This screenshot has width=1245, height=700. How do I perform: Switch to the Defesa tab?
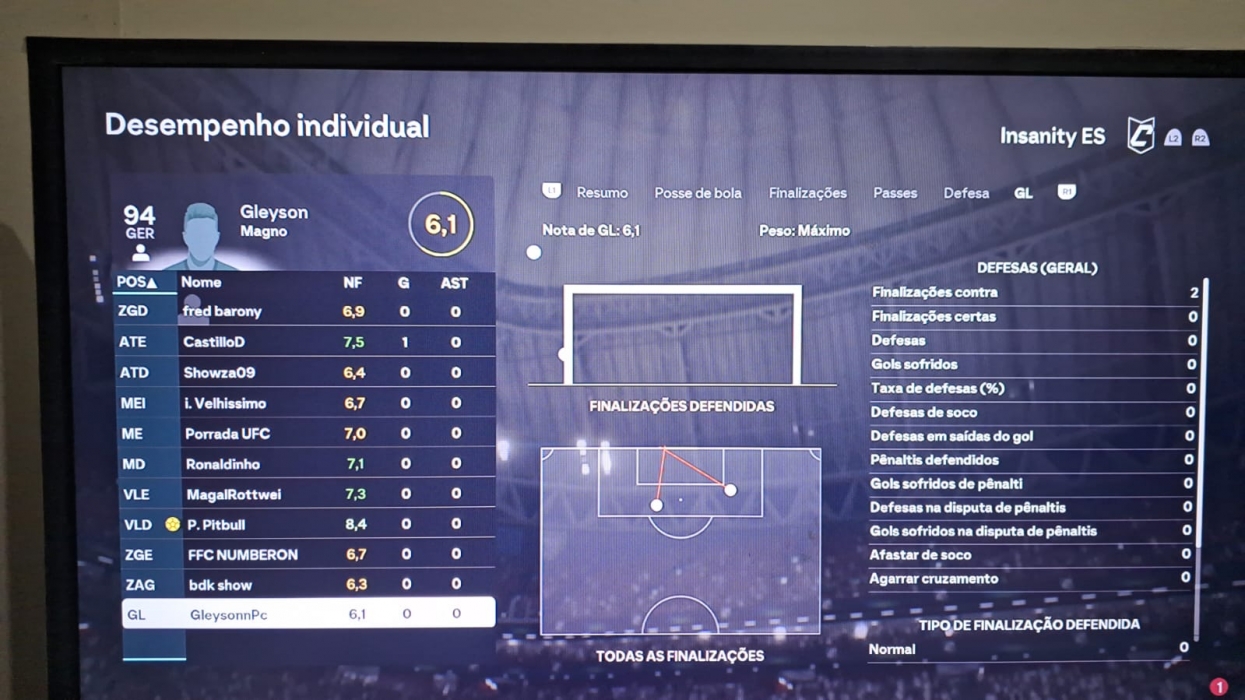click(x=965, y=193)
